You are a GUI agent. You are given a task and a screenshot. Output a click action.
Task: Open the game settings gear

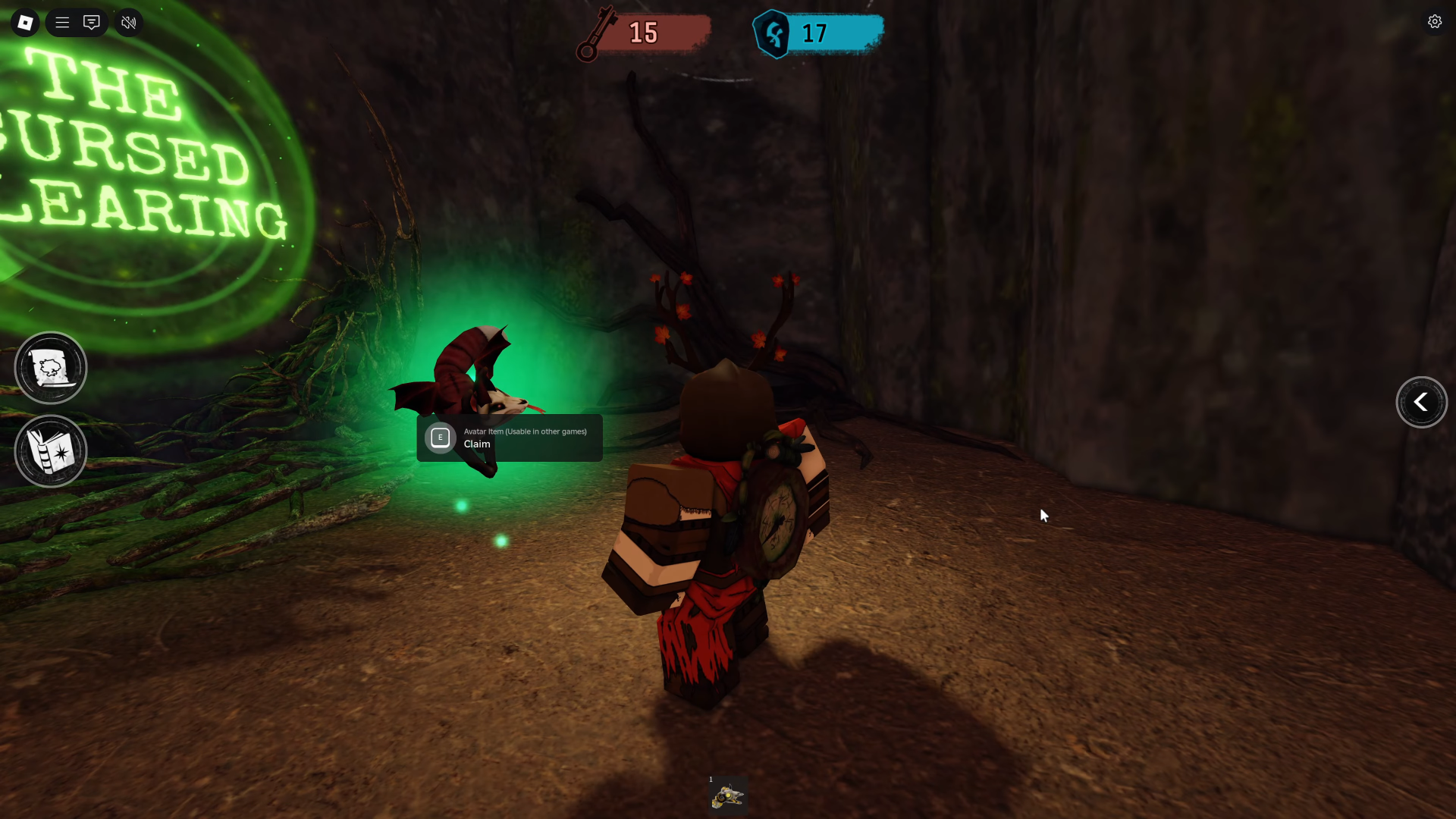click(x=1435, y=21)
